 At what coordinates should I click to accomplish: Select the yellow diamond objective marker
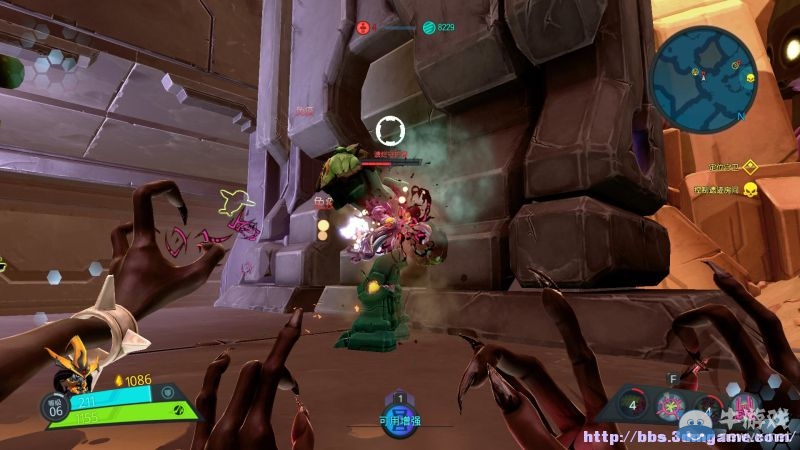[749, 167]
